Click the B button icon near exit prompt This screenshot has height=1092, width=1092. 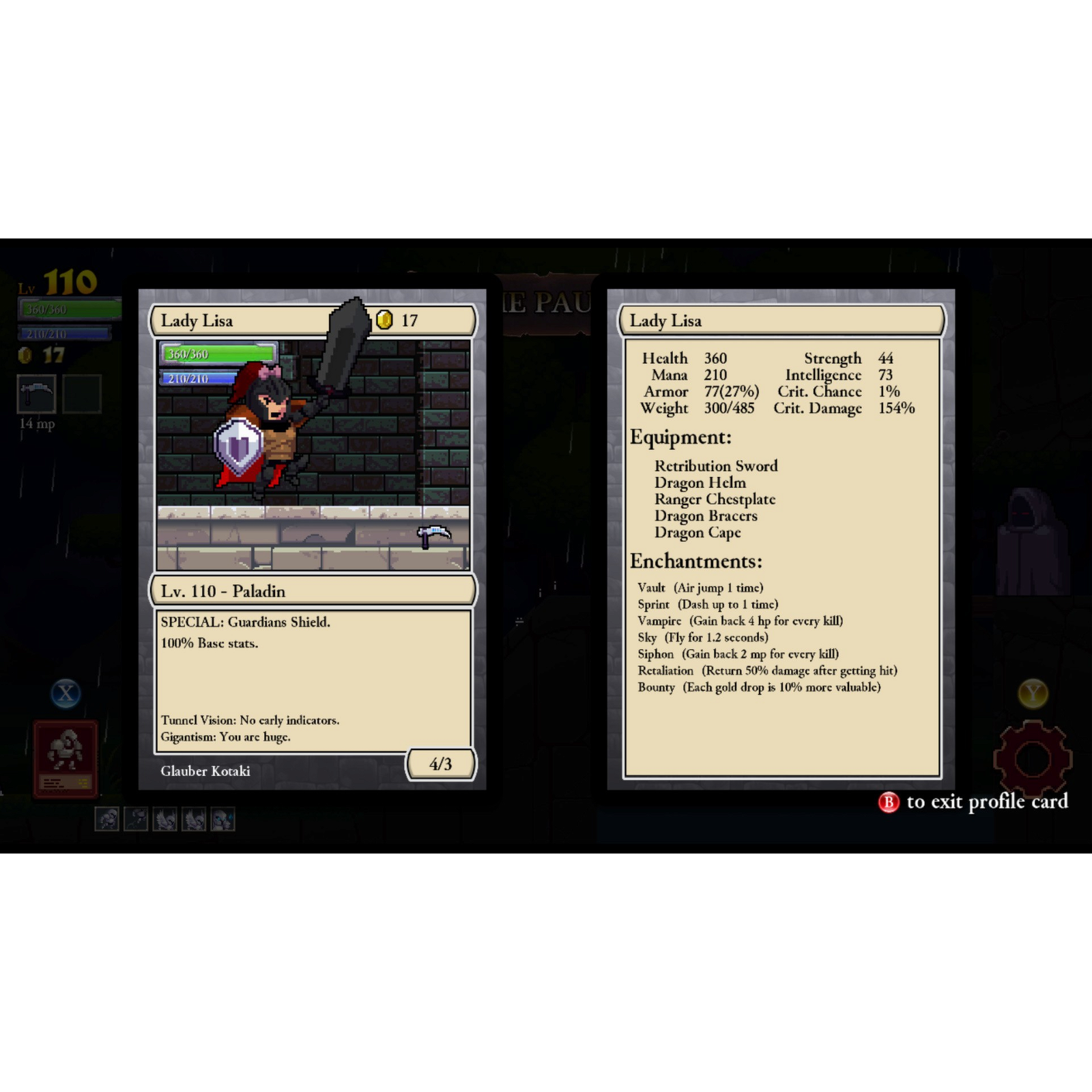click(x=889, y=803)
